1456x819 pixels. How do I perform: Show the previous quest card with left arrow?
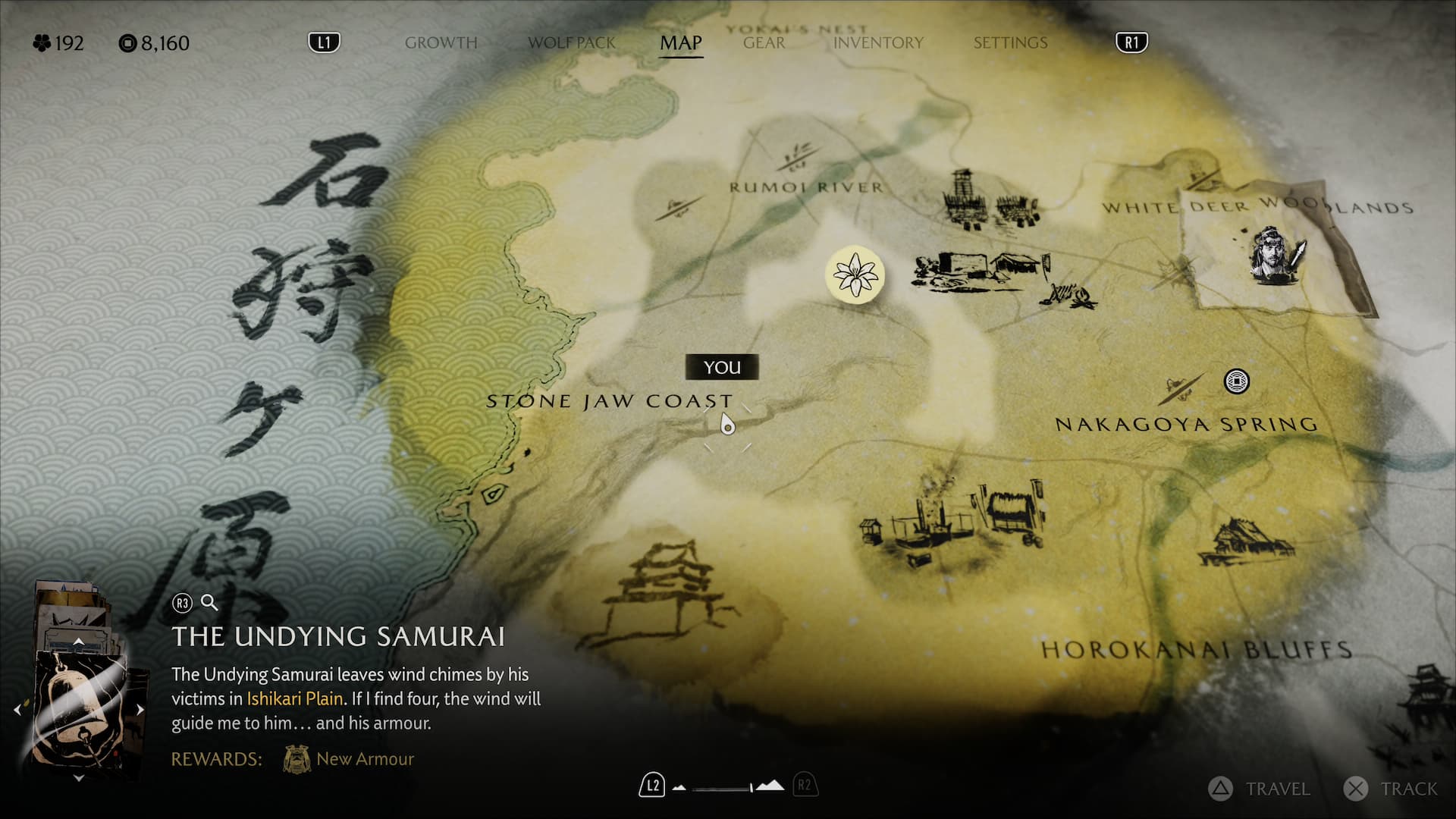tap(17, 710)
